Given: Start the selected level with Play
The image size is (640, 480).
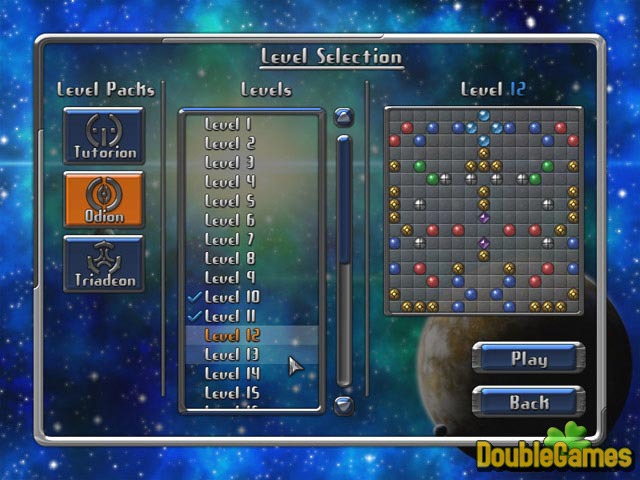Looking at the screenshot, I should coord(528,358).
